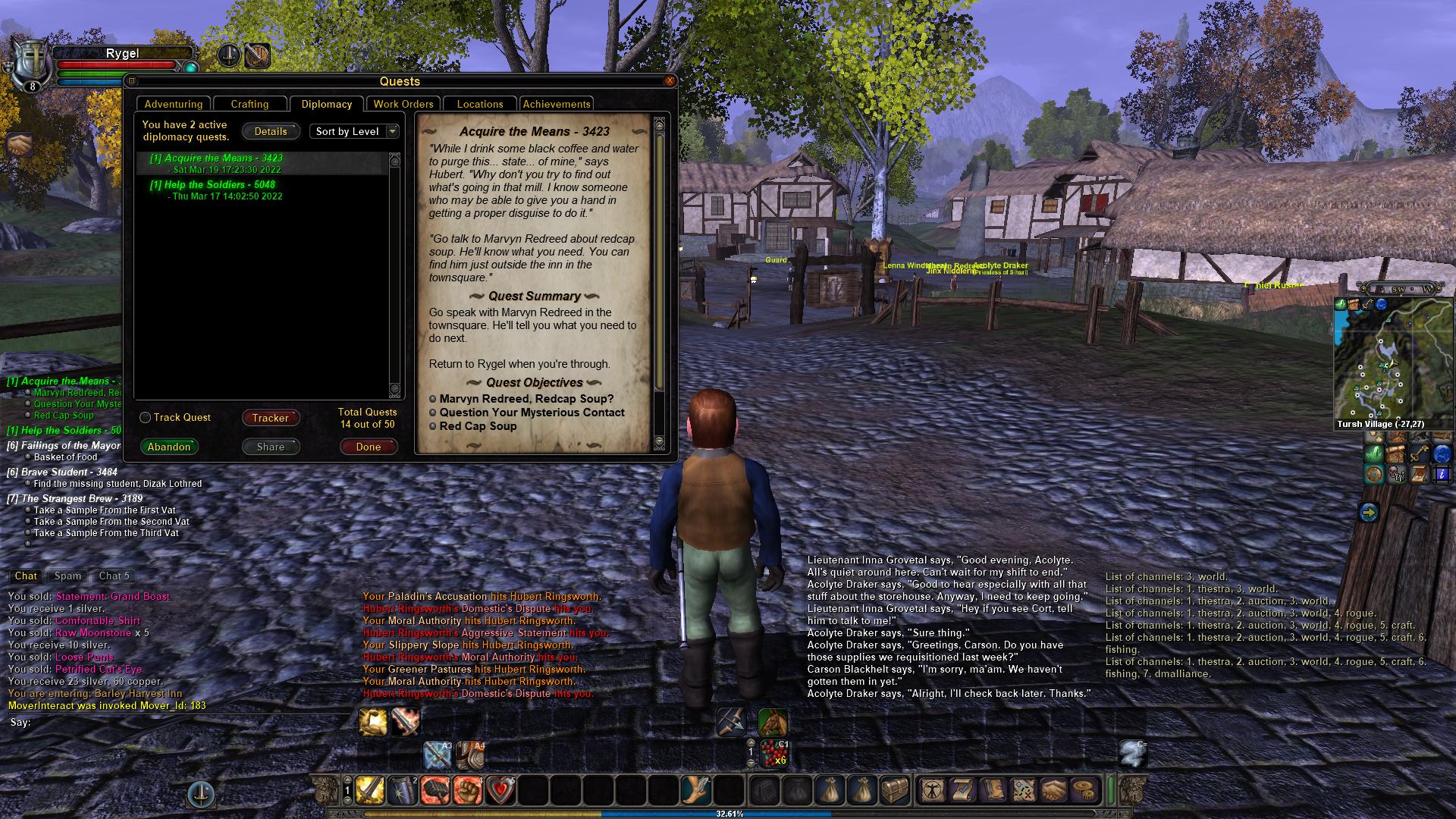Screen dimensions: 1456x819
Task: Select the Work Orders tab
Action: [403, 104]
